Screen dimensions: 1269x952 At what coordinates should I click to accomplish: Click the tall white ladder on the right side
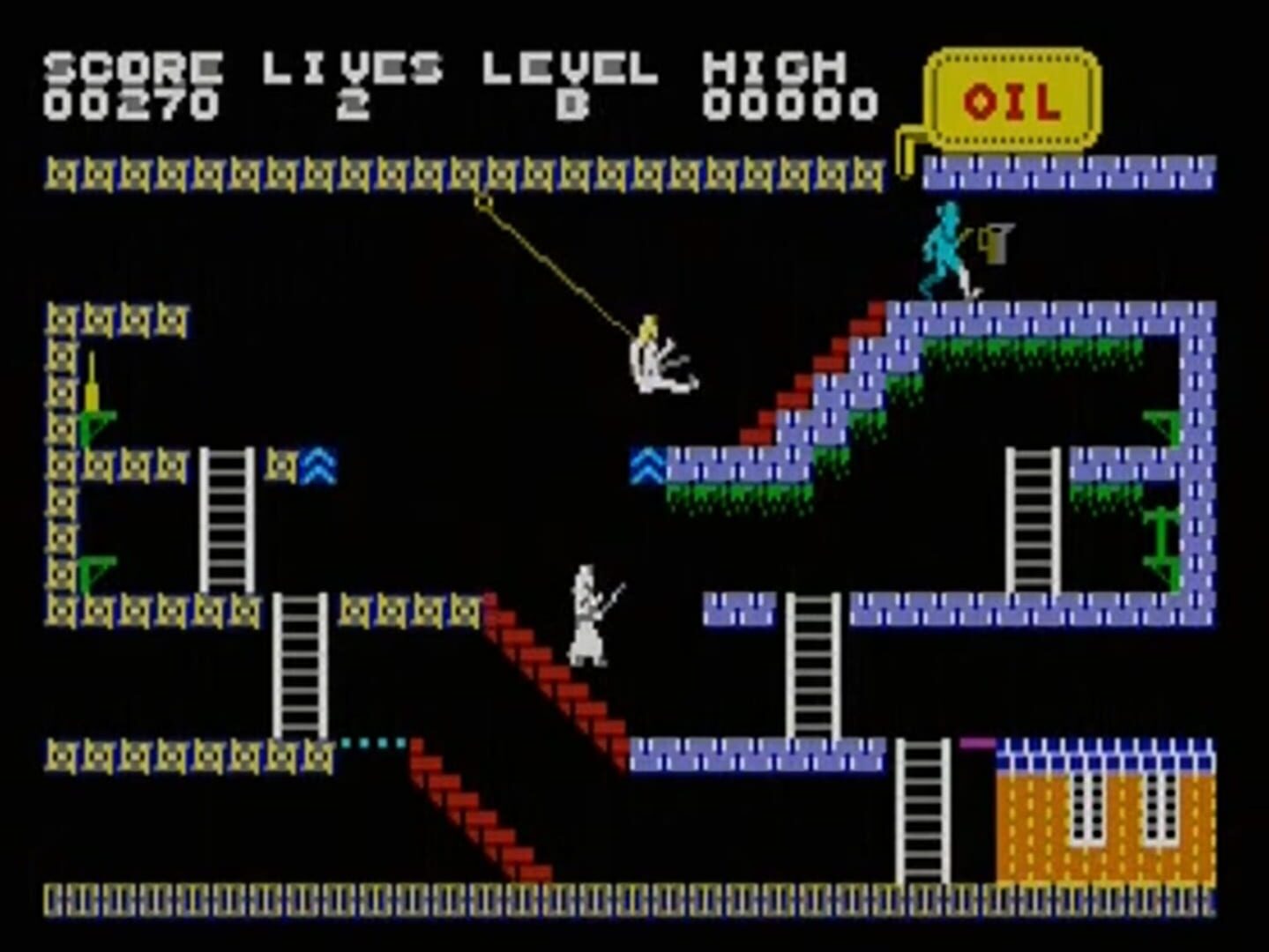pyautogui.click(x=1034, y=520)
